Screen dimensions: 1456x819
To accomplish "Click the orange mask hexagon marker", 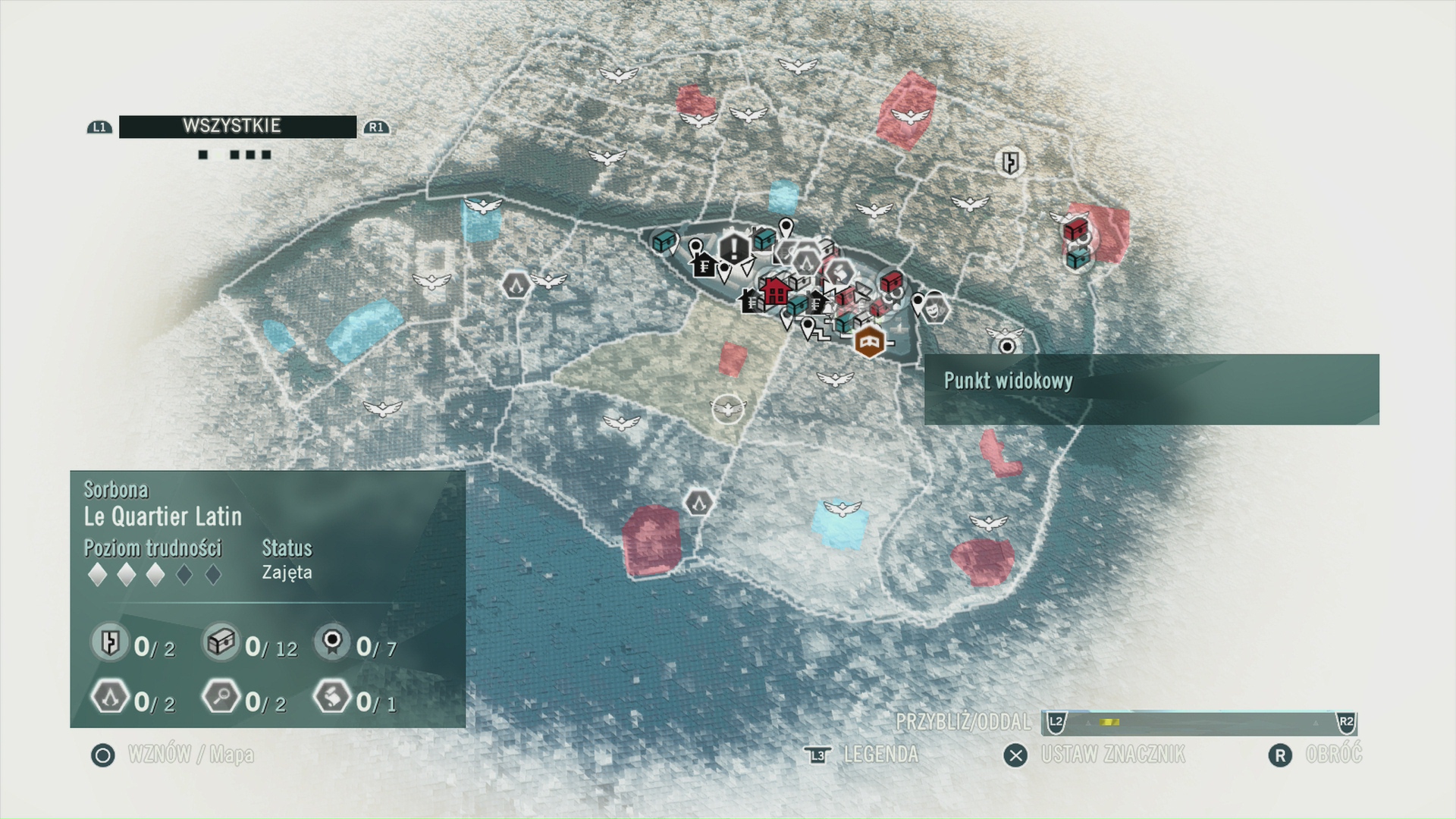I will coord(870,342).
